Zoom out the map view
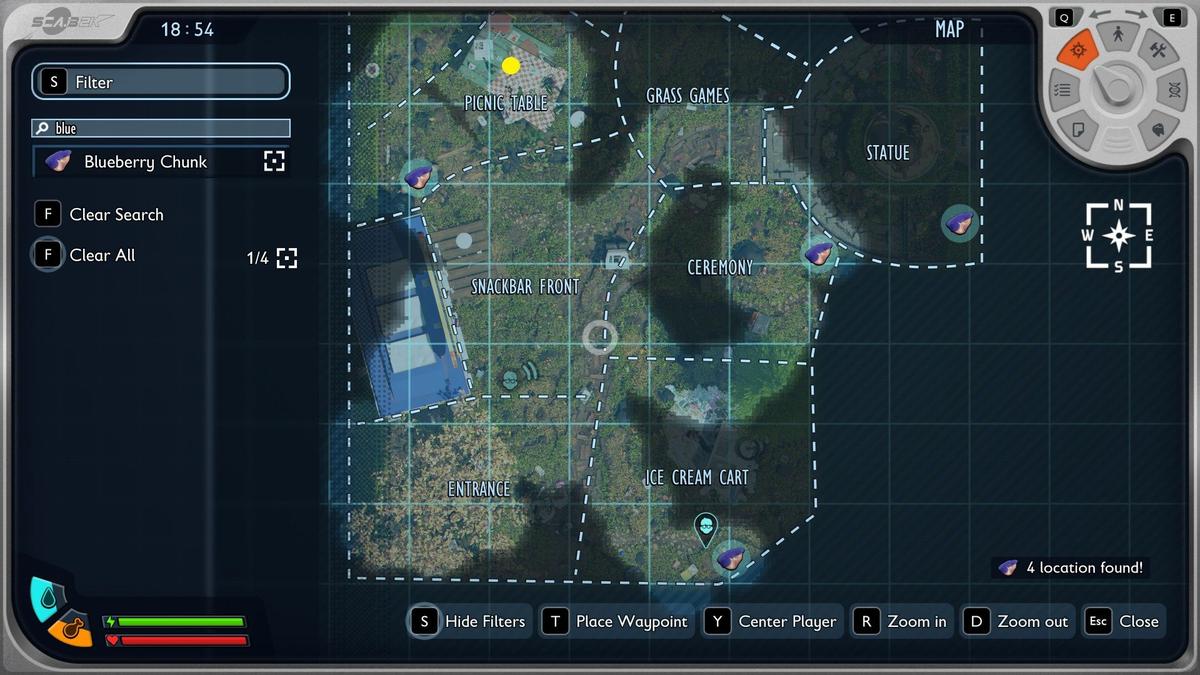 click(1017, 621)
